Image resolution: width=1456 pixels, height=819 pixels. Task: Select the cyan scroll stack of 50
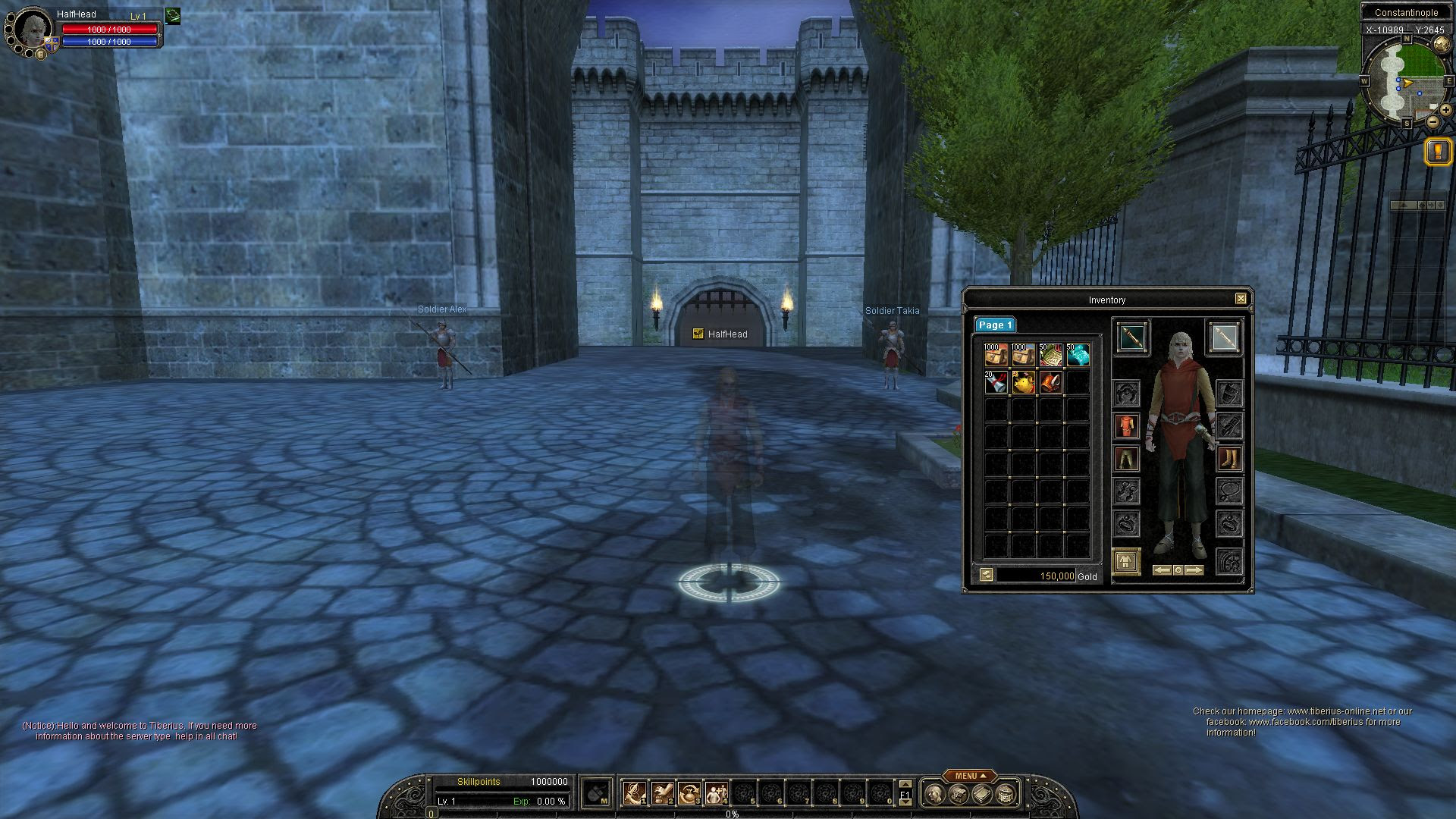click(1078, 355)
